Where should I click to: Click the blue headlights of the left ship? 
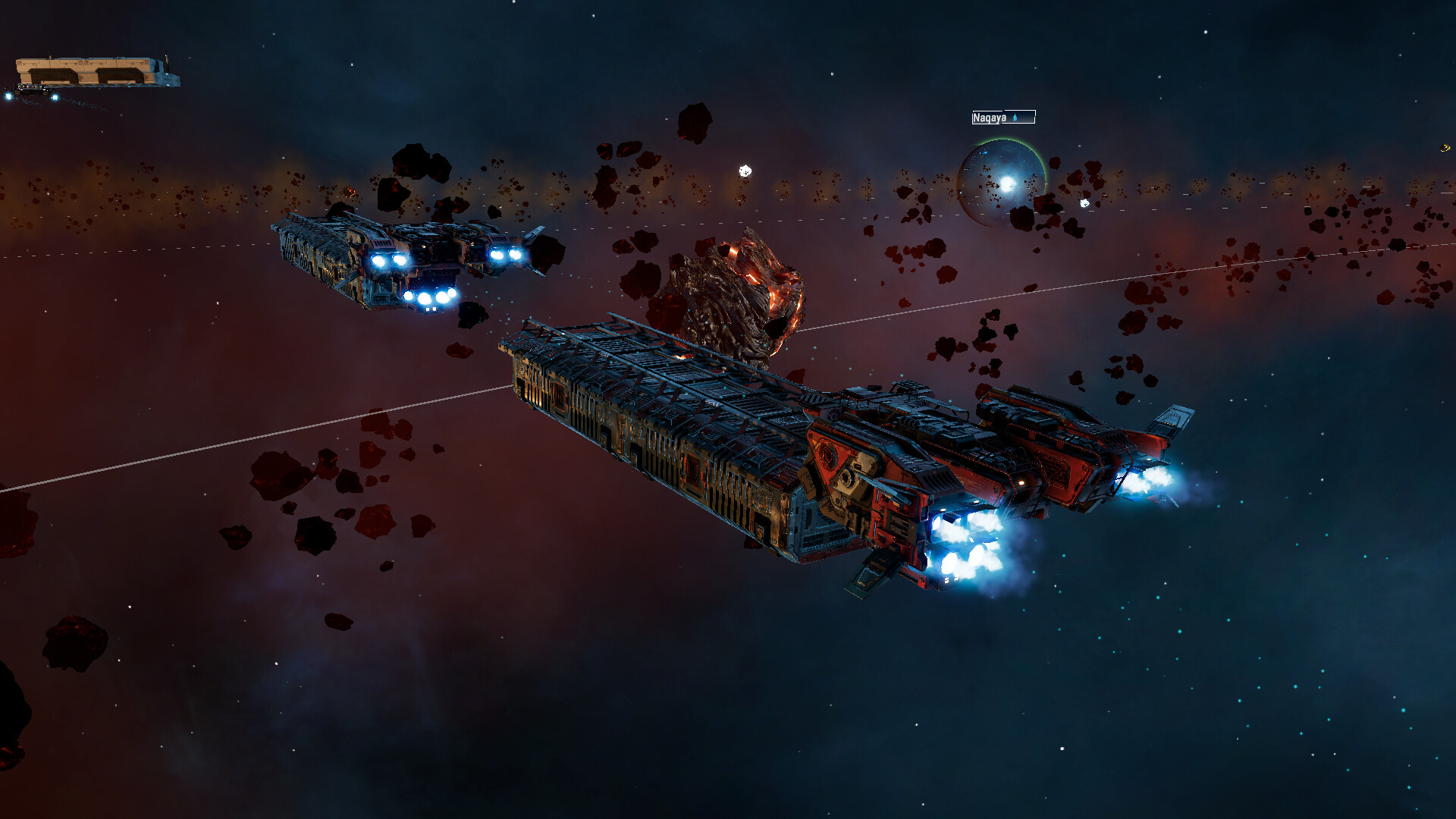click(x=387, y=259)
